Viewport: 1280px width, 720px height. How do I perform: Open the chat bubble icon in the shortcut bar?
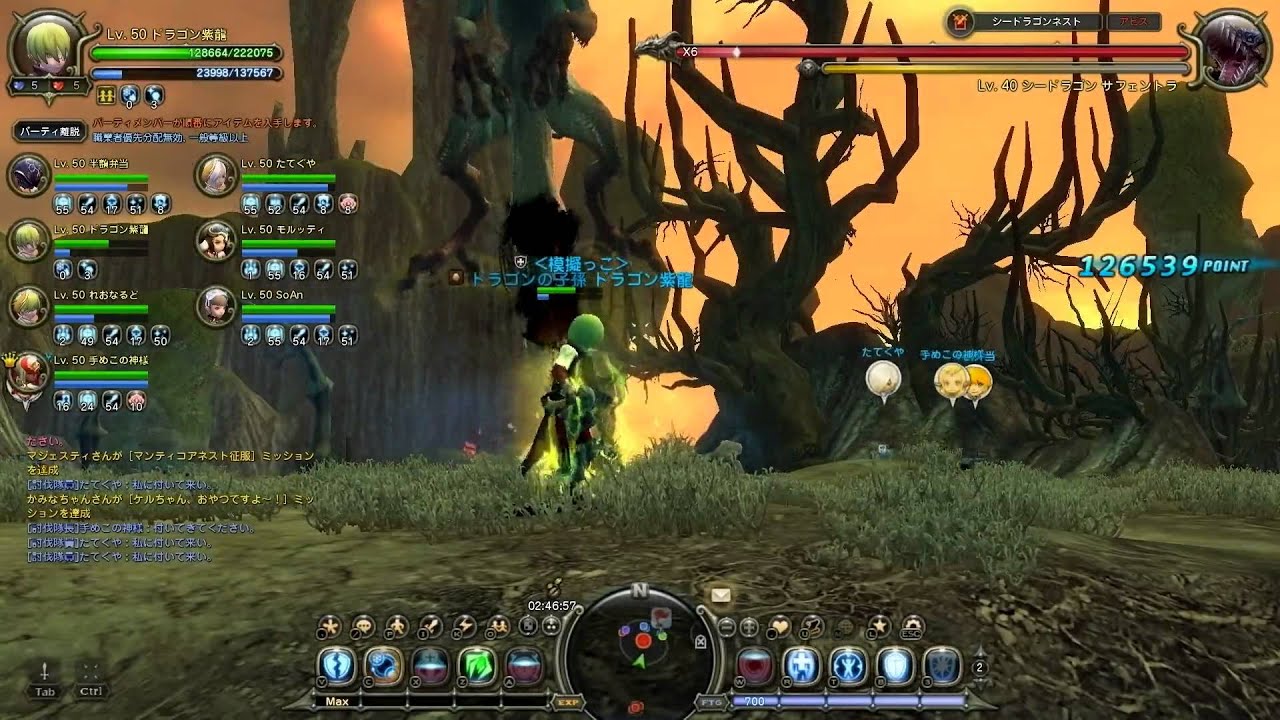coord(362,626)
